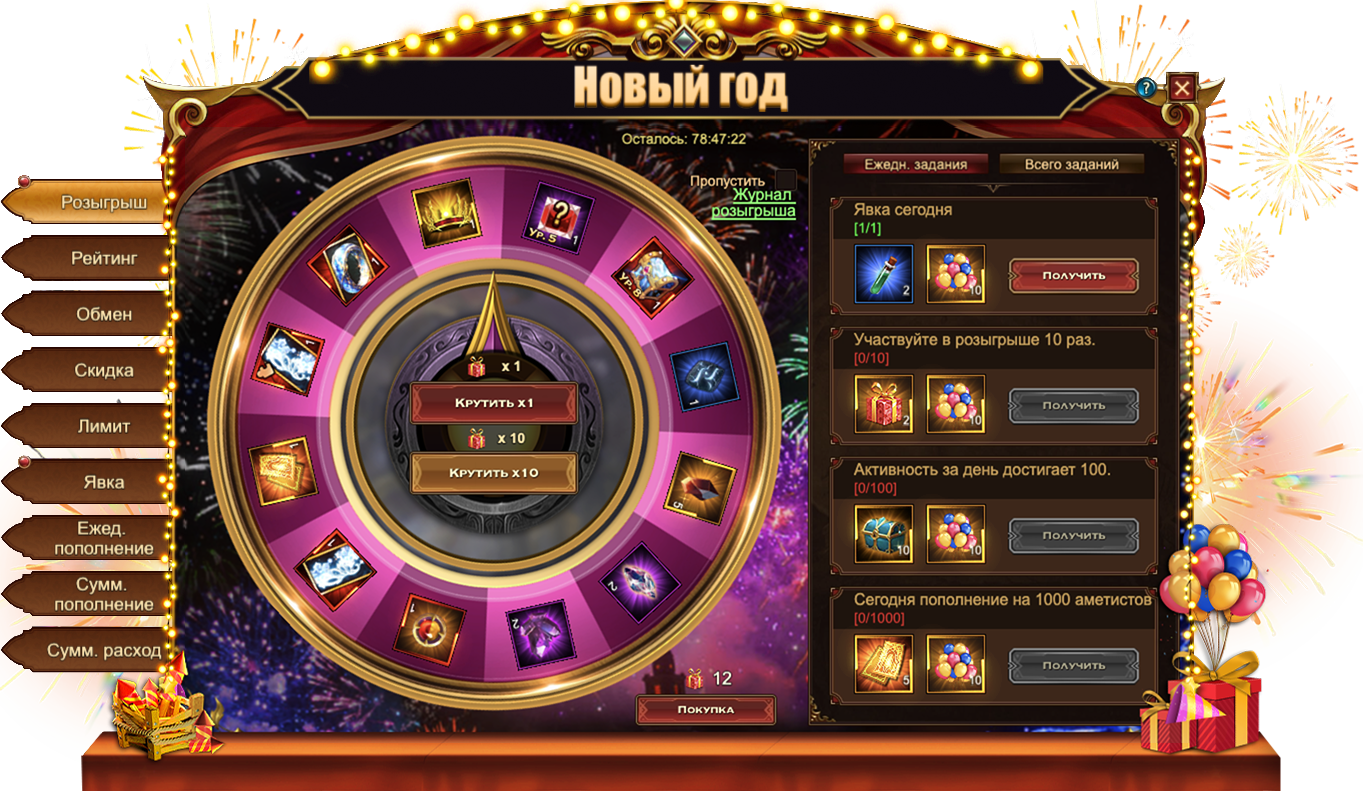
Task: Go to the Скидка side tab
Action: click(x=103, y=370)
